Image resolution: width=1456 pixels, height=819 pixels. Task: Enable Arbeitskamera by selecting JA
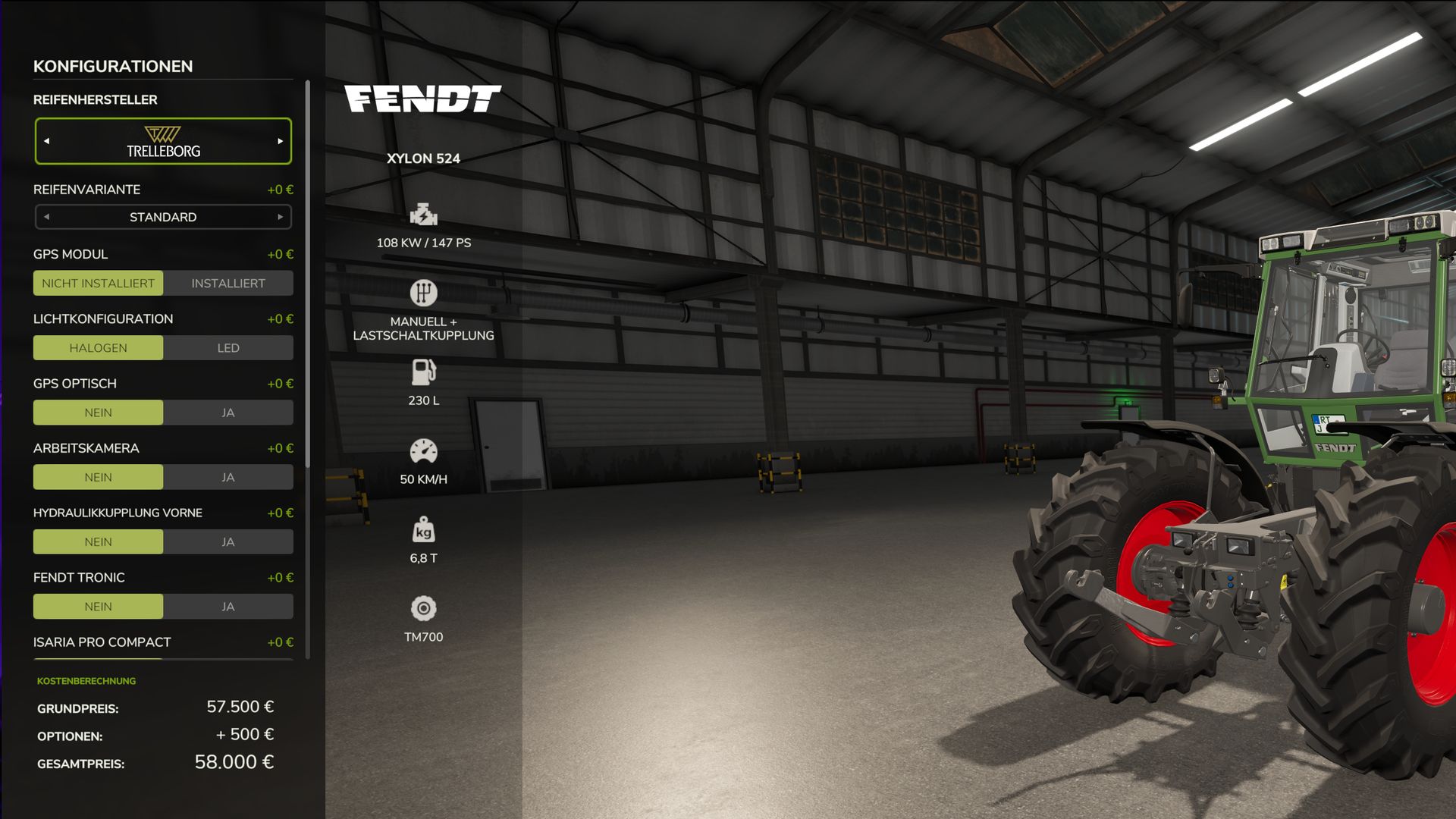click(227, 476)
